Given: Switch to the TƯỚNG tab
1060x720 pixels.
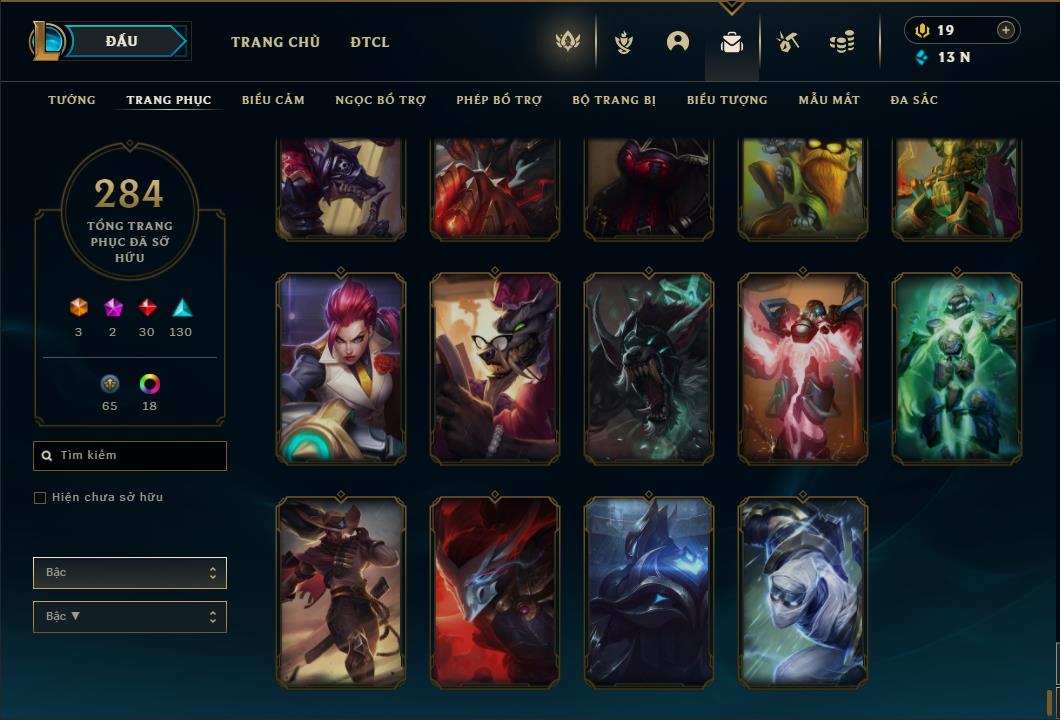Looking at the screenshot, I should (x=72, y=100).
